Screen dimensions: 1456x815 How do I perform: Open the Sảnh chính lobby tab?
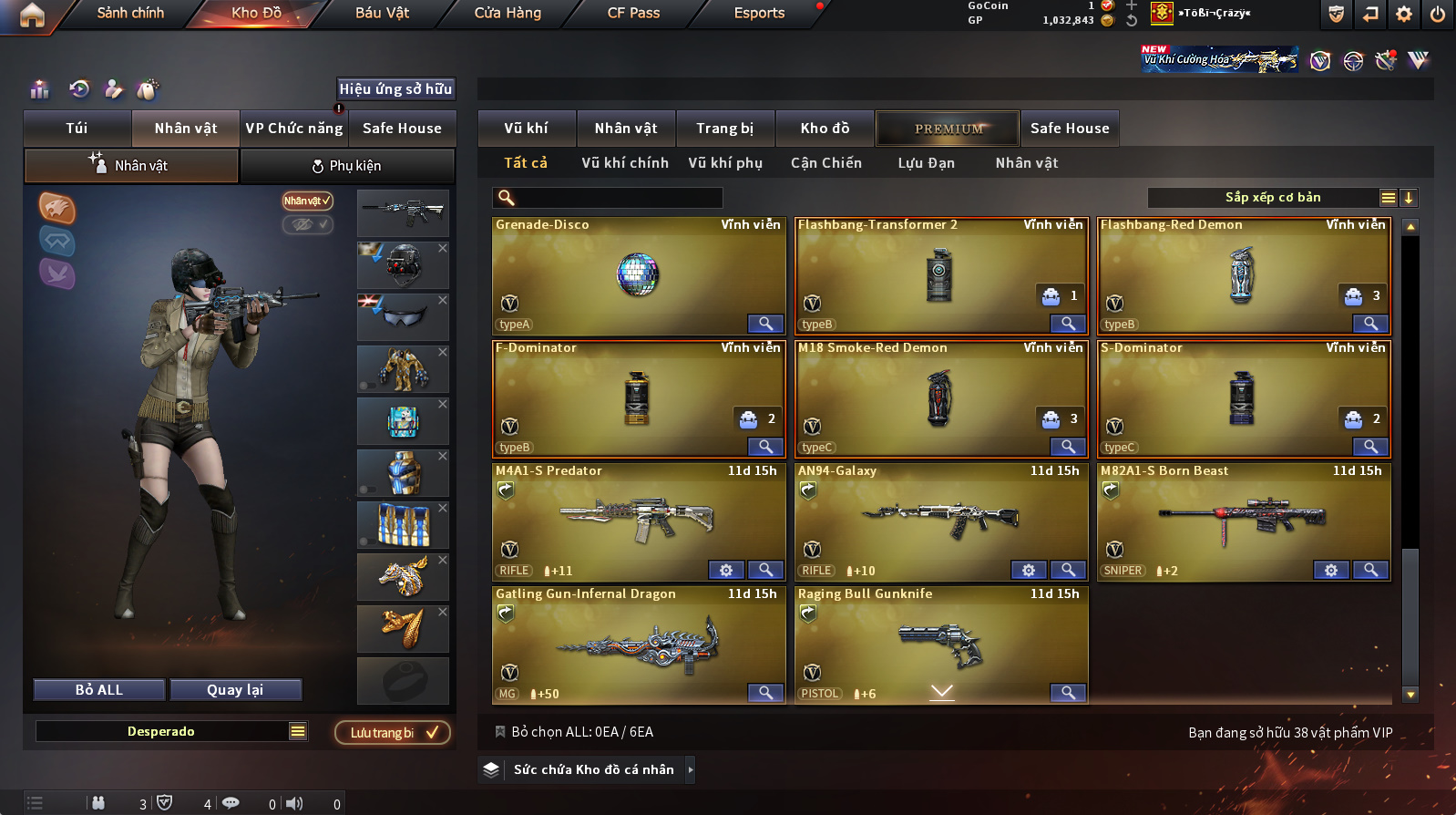(x=130, y=13)
